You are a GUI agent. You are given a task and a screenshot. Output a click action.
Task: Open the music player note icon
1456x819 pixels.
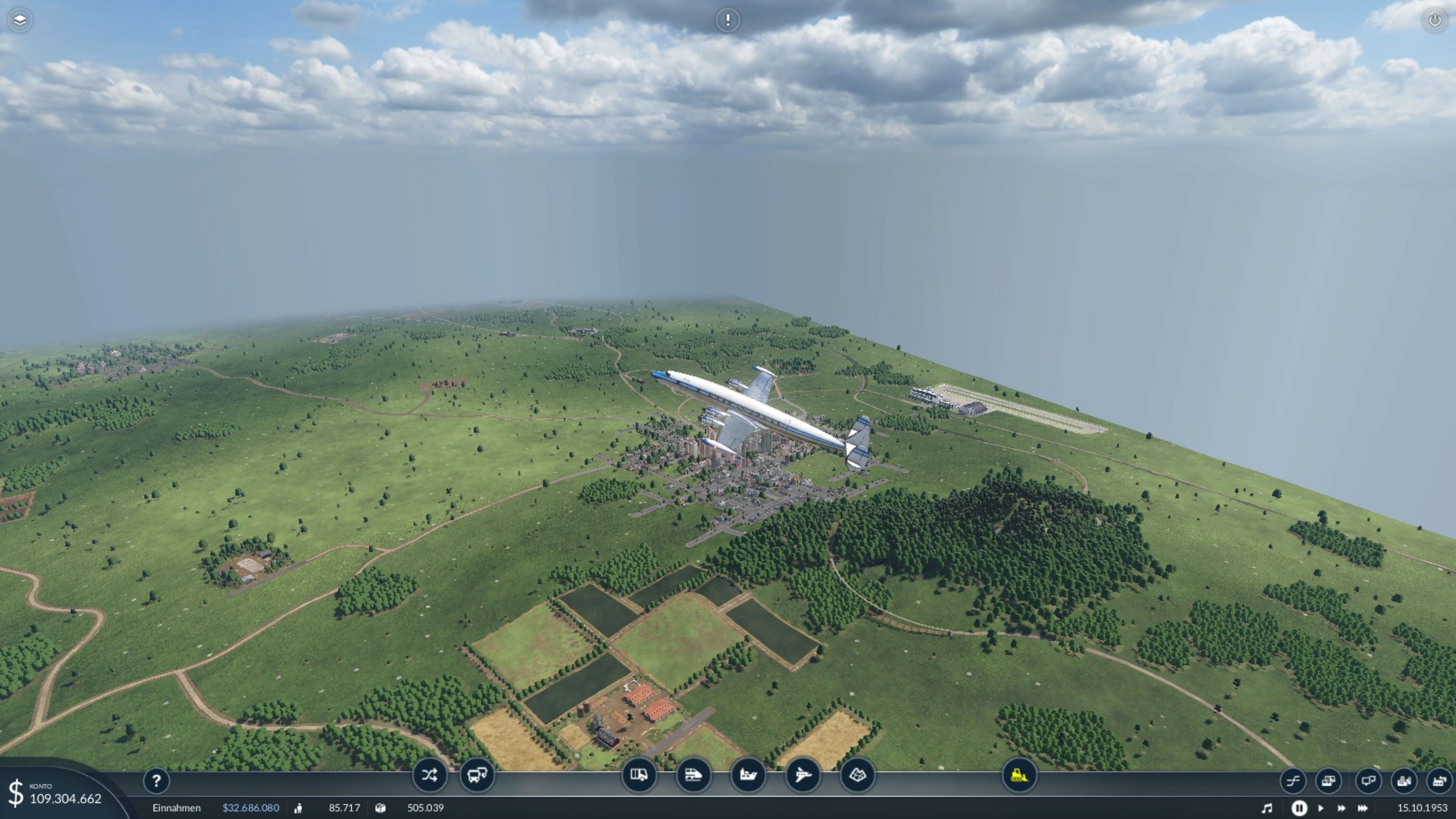point(1267,808)
